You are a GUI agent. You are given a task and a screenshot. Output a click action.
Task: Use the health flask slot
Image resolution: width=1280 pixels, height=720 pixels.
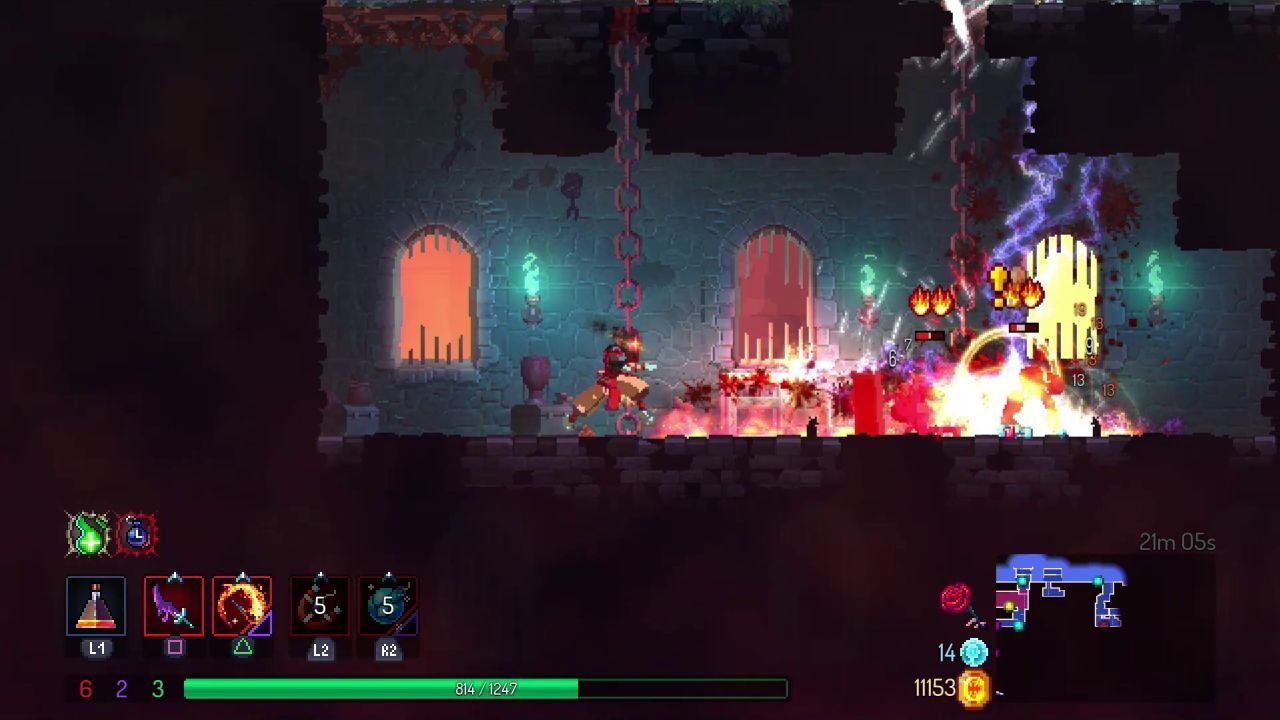click(96, 606)
